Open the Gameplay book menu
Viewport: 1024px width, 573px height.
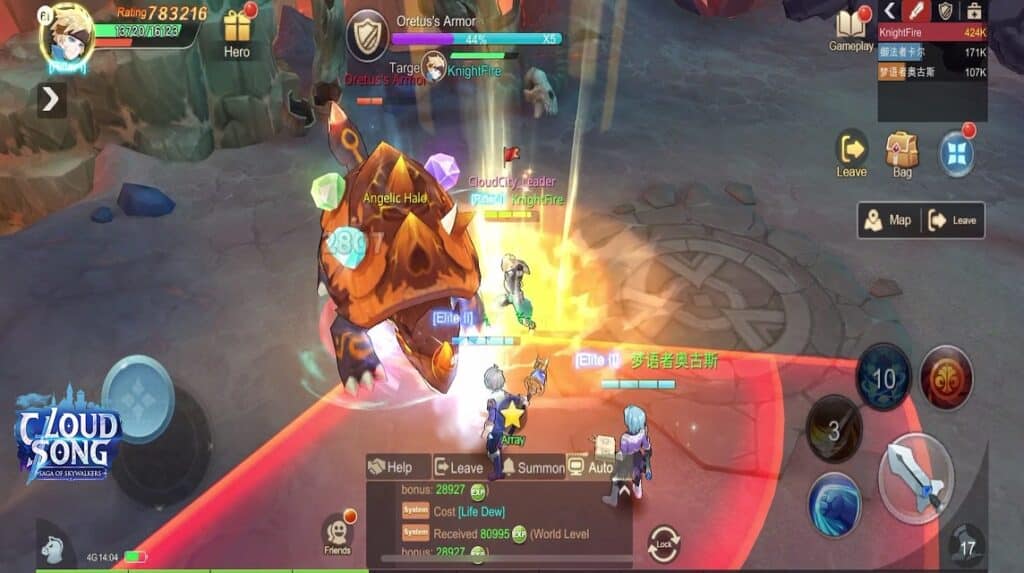coord(850,28)
